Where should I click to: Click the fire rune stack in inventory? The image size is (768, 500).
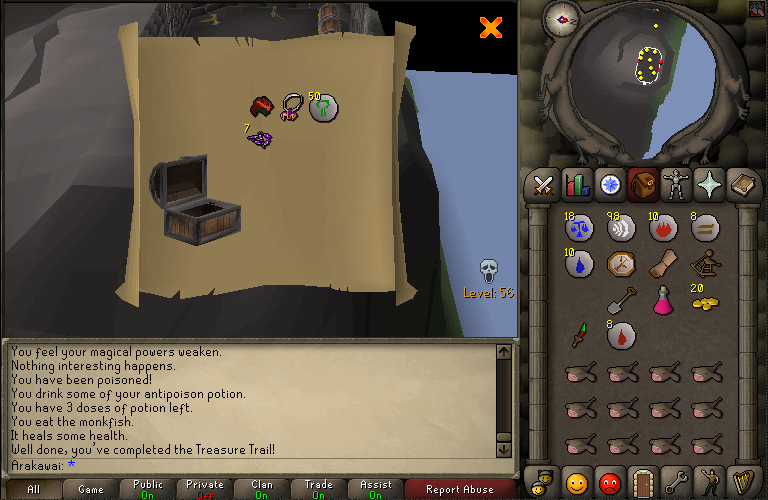662,229
